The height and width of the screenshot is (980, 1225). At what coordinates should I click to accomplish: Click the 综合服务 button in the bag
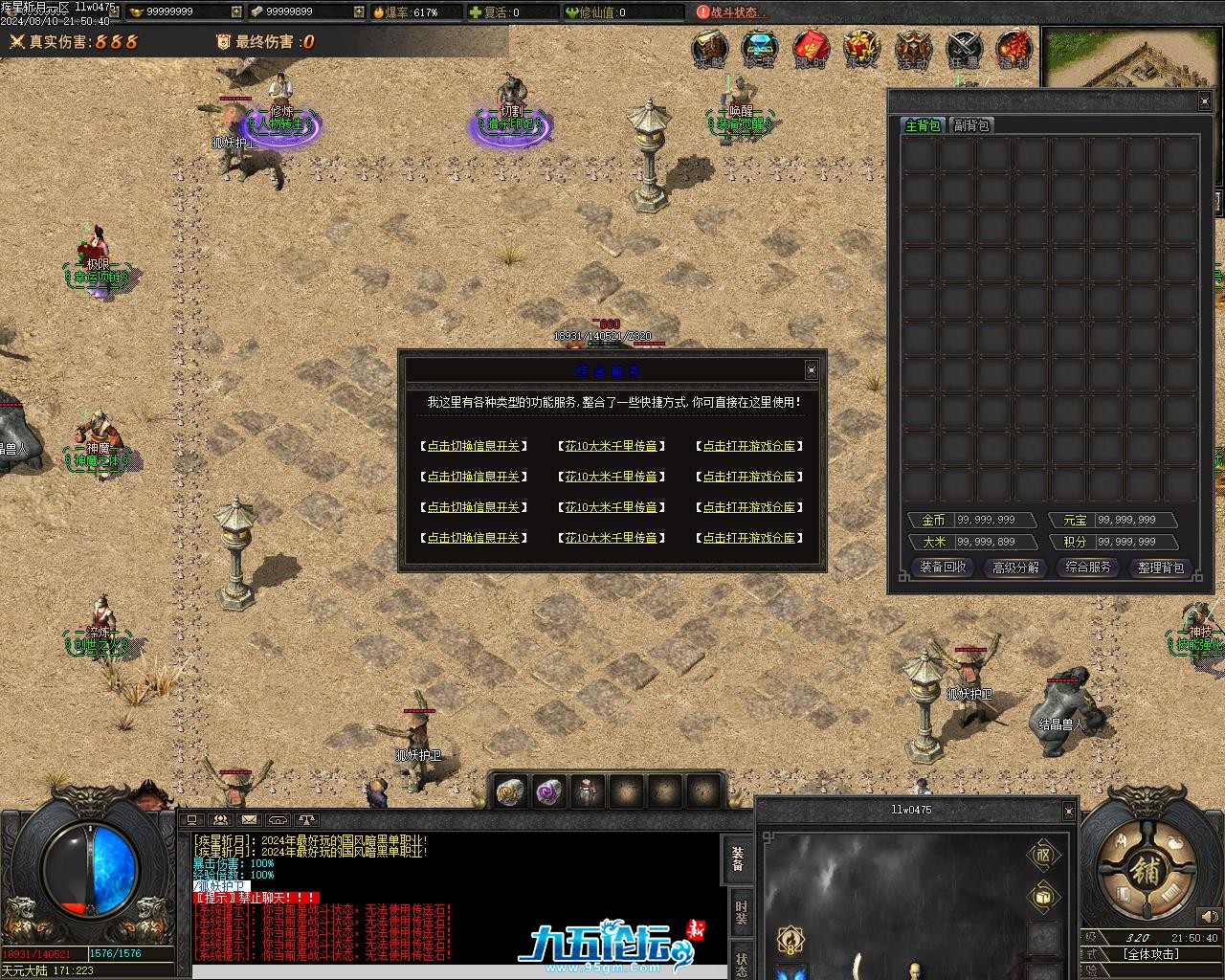(1088, 568)
